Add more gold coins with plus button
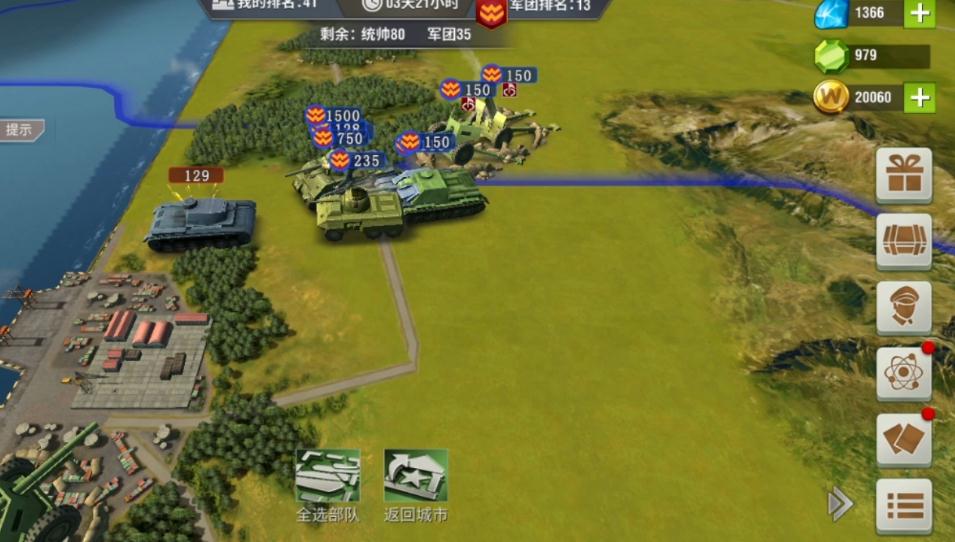The width and height of the screenshot is (955, 542). (919, 97)
